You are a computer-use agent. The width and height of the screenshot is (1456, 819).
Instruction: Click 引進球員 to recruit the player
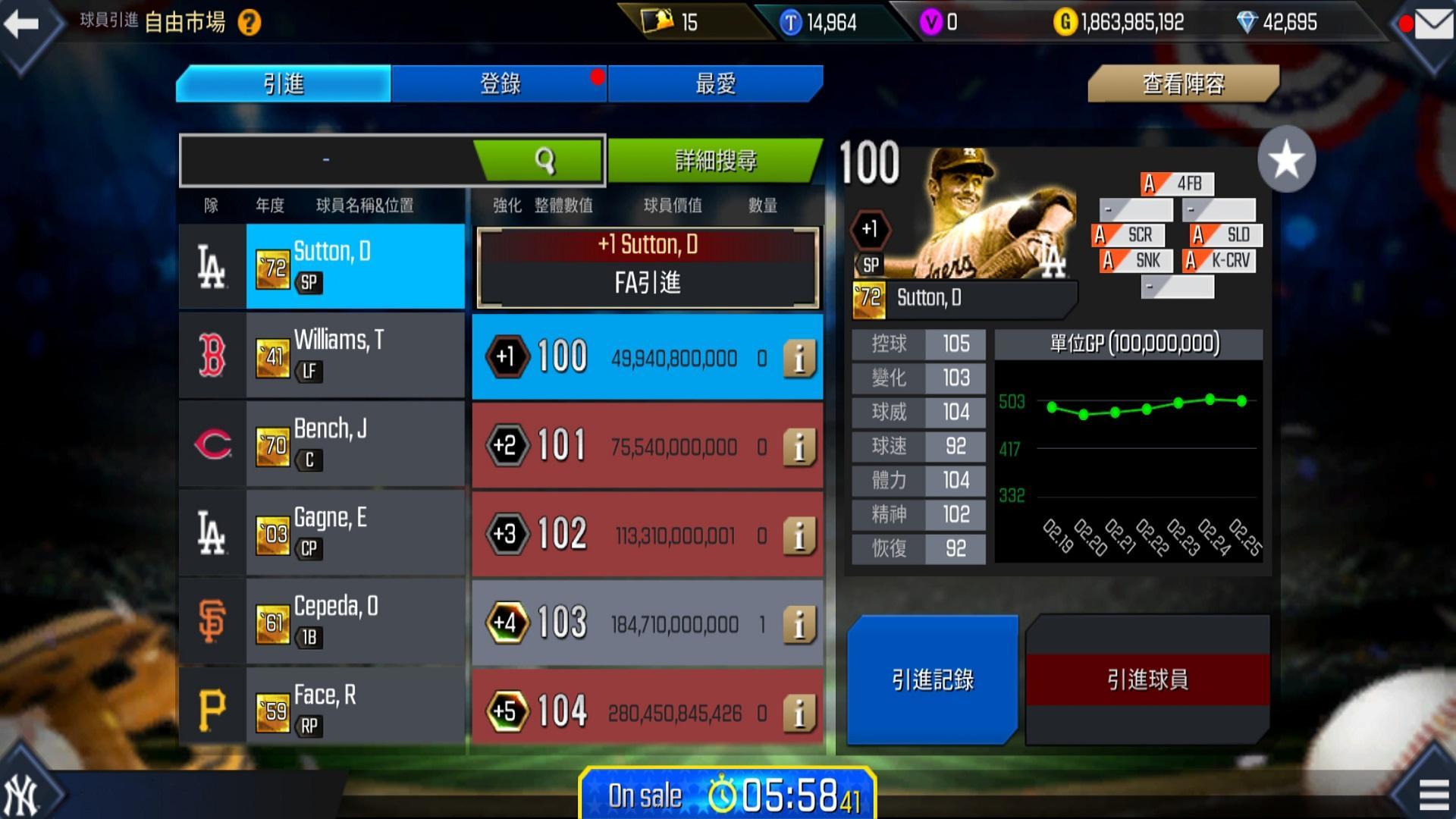point(1147,680)
